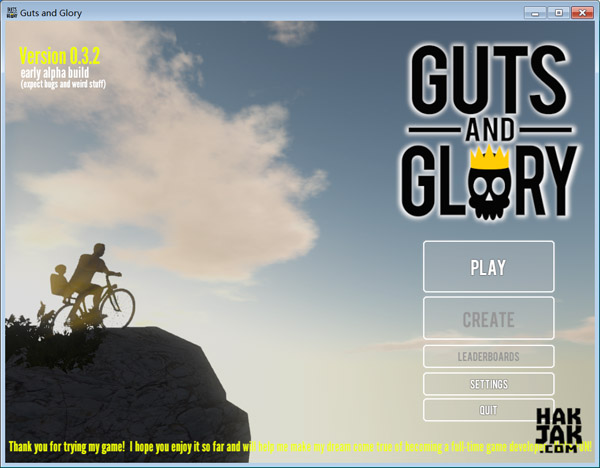View the Leaderboards
Screen dimensions: 600x468
pos(488,356)
